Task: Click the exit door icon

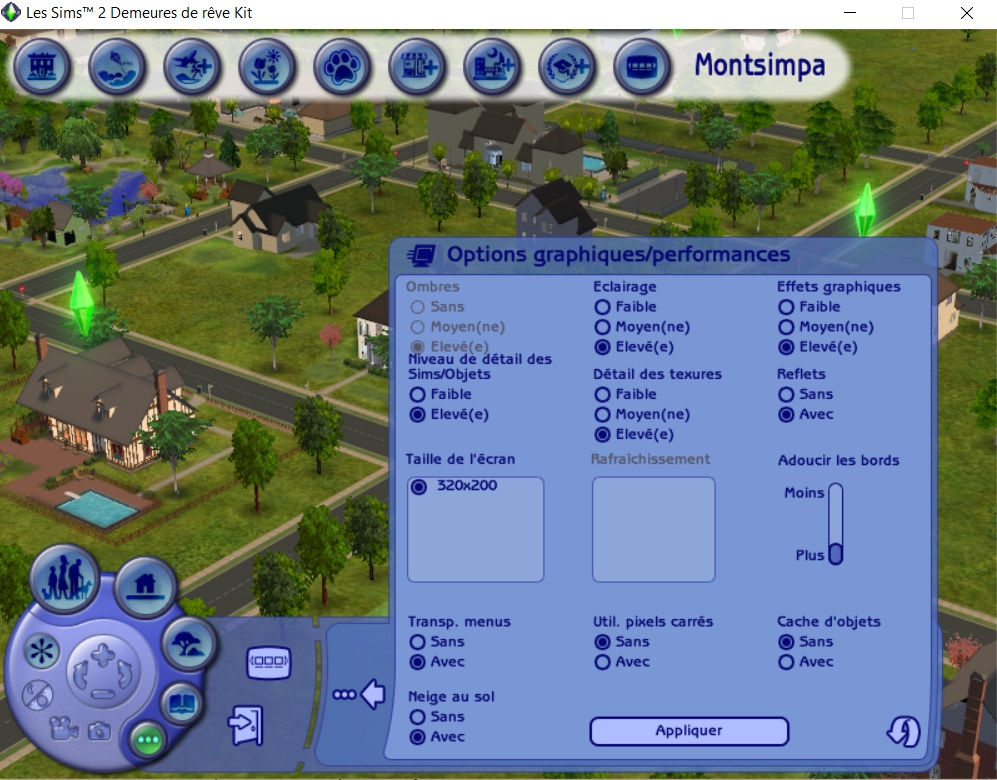Action: click(x=245, y=724)
